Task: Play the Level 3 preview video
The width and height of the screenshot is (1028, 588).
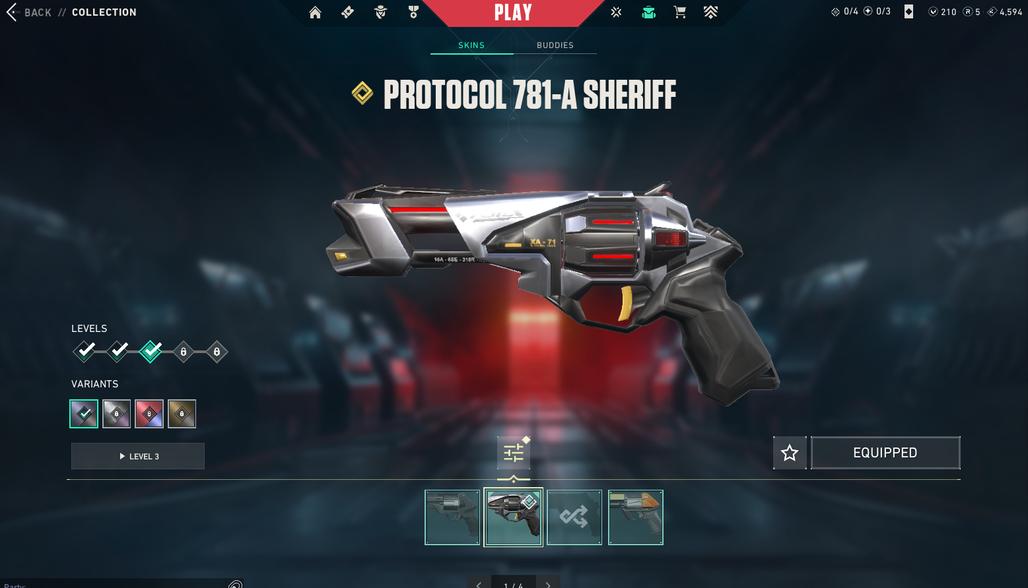Action: point(138,456)
